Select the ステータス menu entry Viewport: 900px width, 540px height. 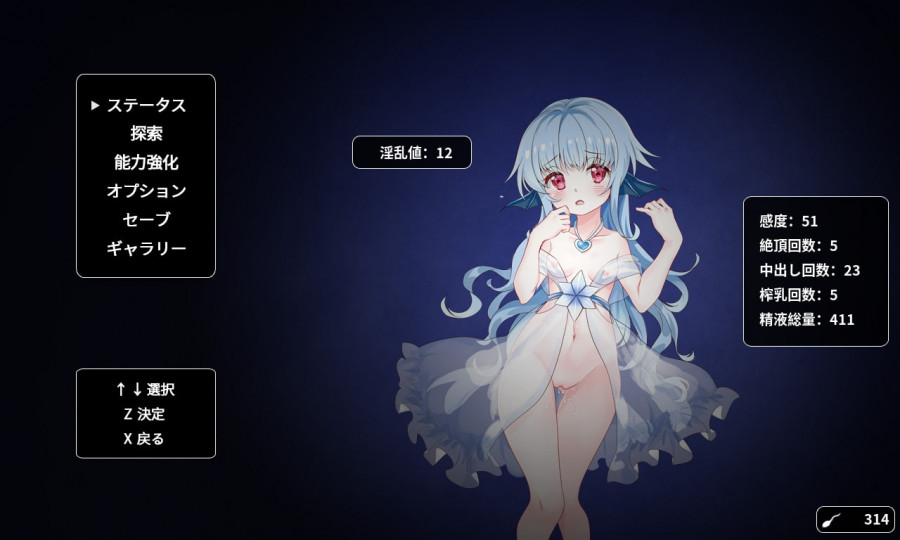tap(146, 105)
